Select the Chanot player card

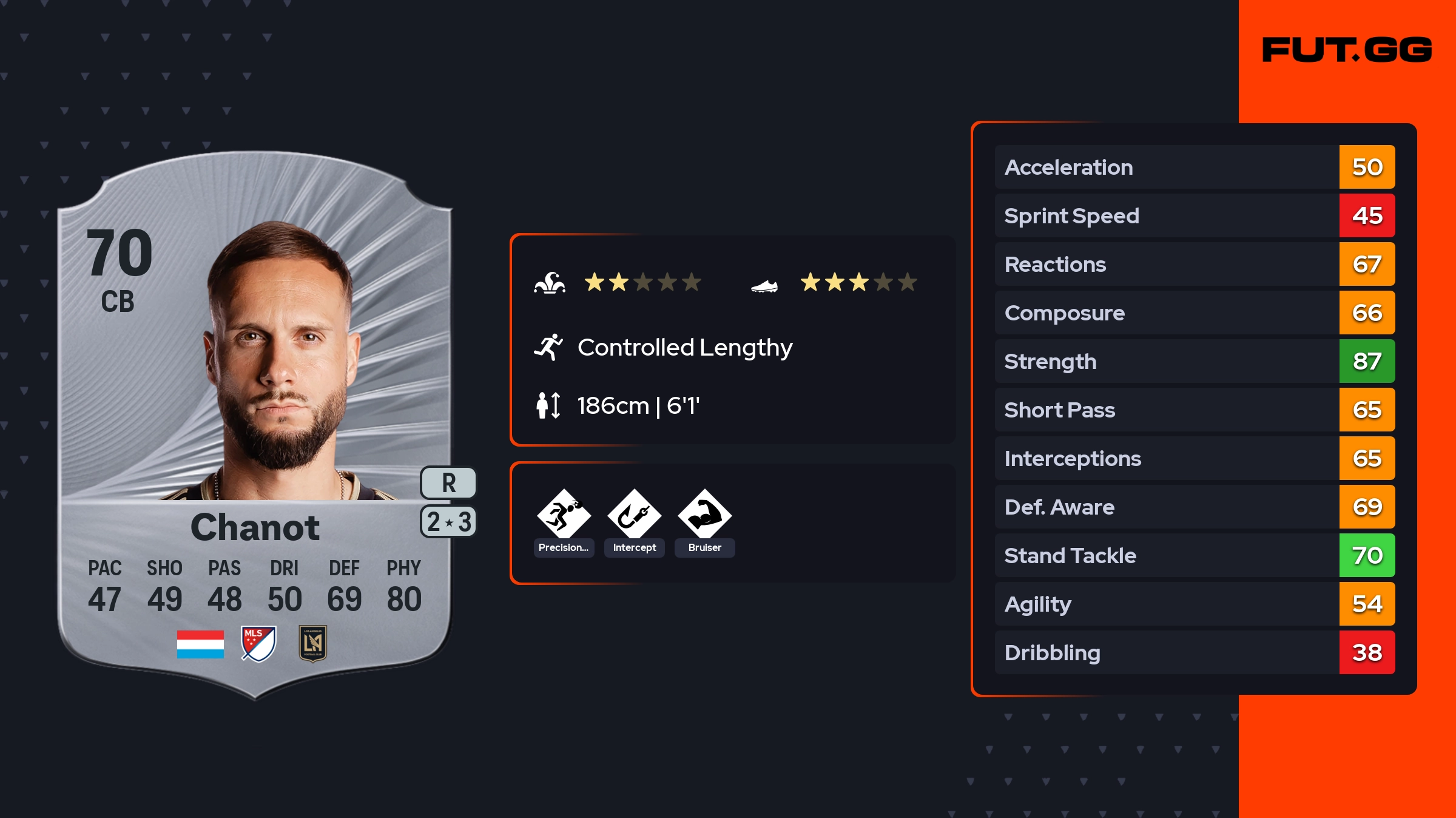coord(255,425)
